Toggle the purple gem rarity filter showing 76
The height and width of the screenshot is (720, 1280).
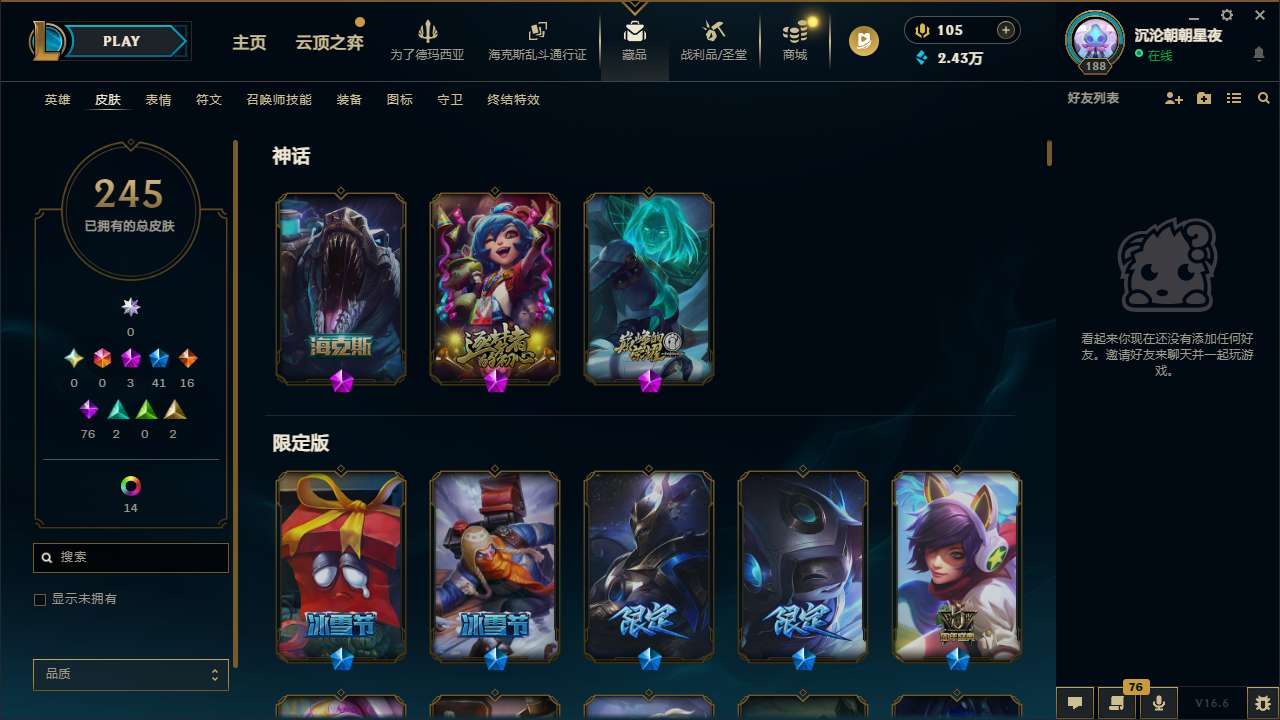(88, 409)
